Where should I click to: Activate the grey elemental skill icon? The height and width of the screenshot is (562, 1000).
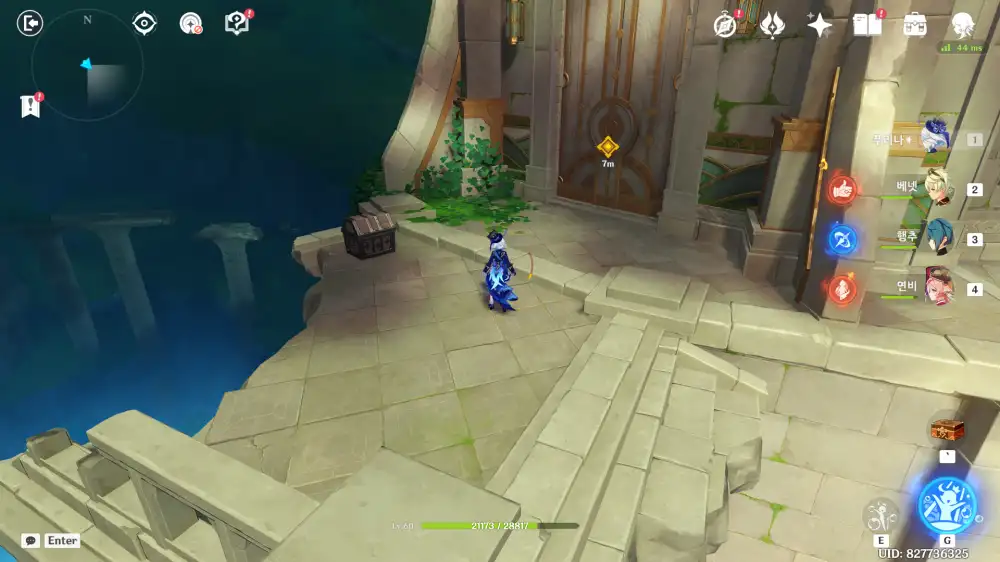pyautogui.click(x=881, y=514)
